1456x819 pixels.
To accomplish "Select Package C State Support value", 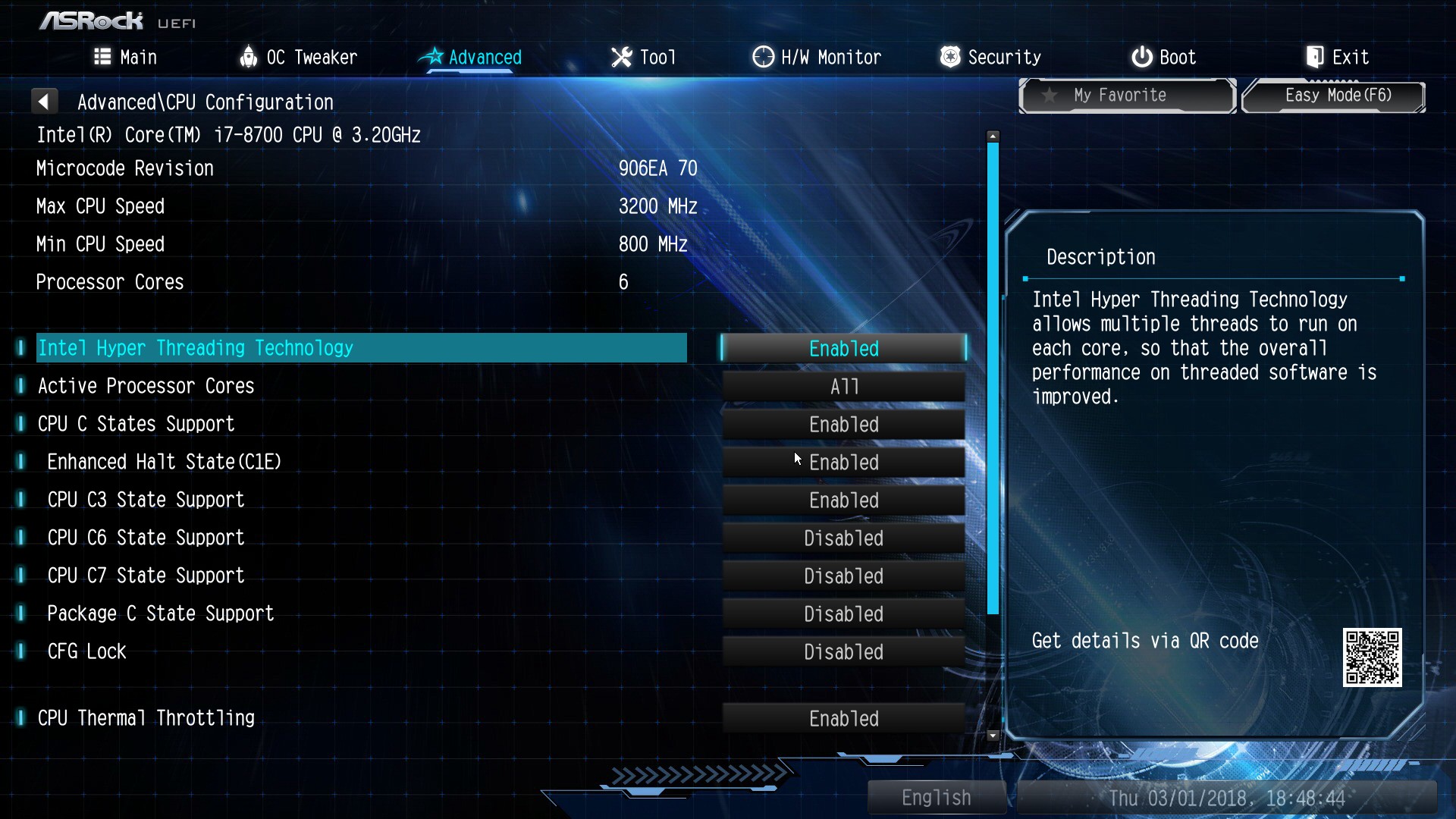I will pos(843,613).
